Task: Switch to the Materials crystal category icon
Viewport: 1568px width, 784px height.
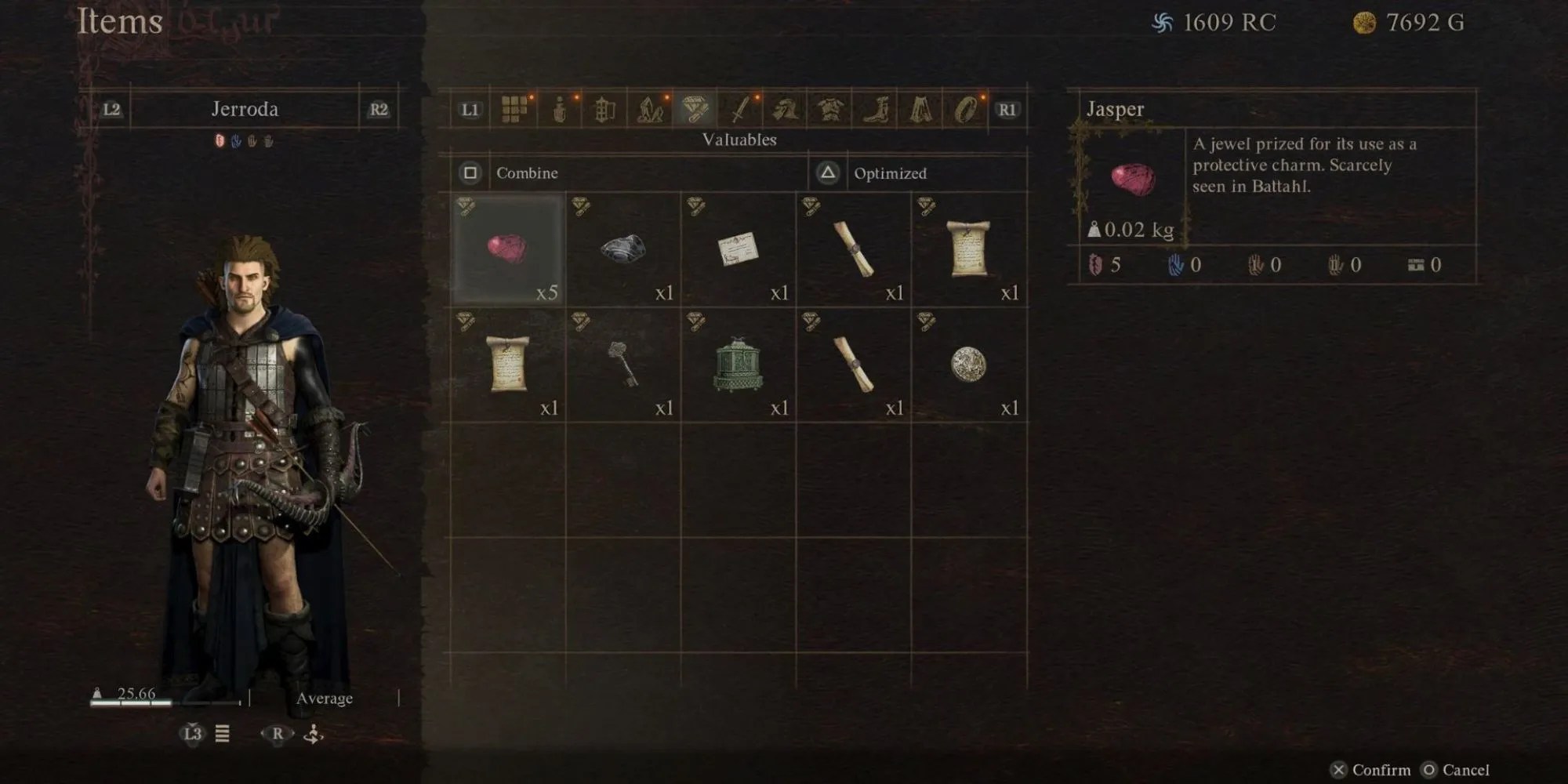Action: click(x=649, y=111)
